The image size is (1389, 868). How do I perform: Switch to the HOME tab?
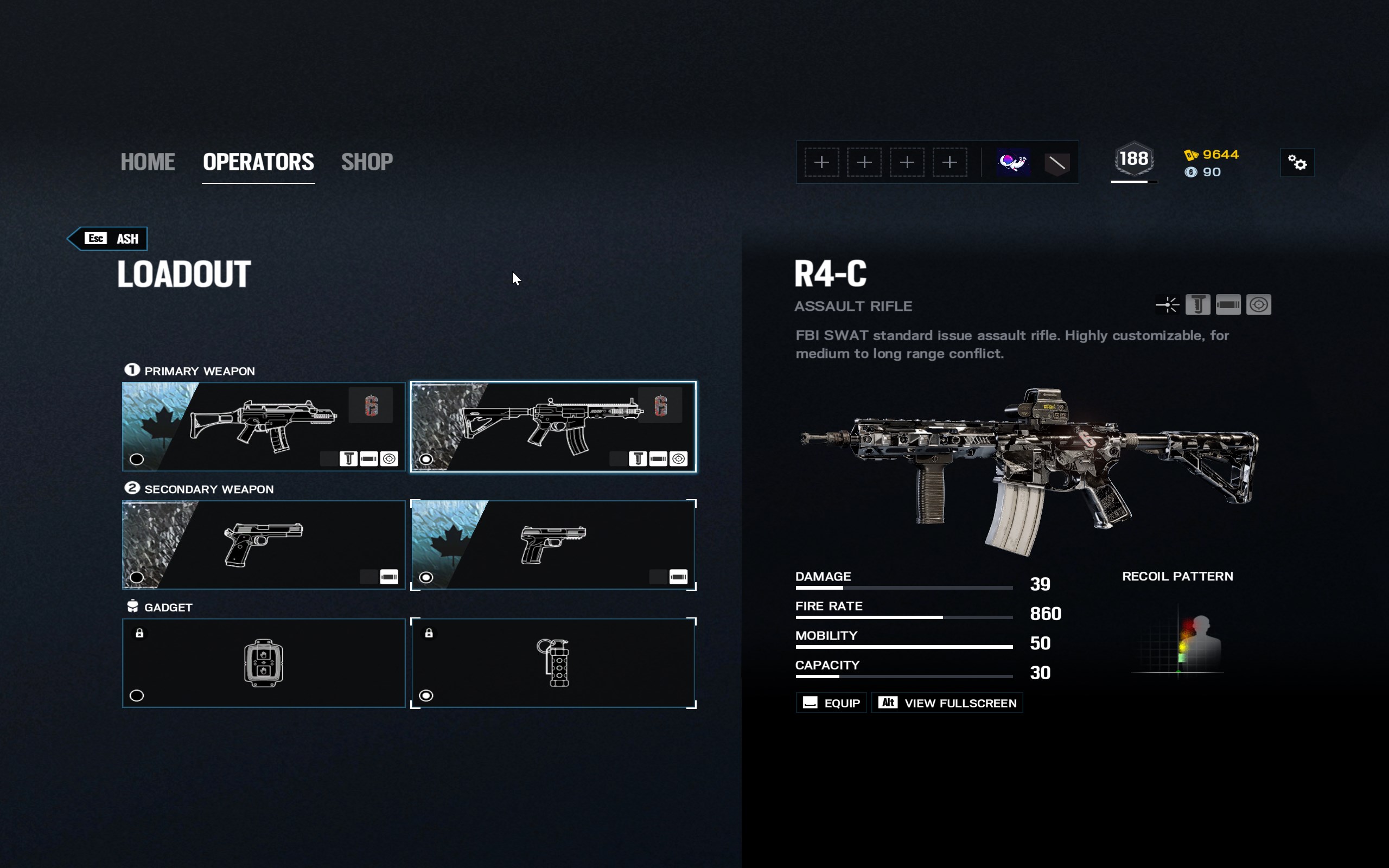tap(148, 162)
